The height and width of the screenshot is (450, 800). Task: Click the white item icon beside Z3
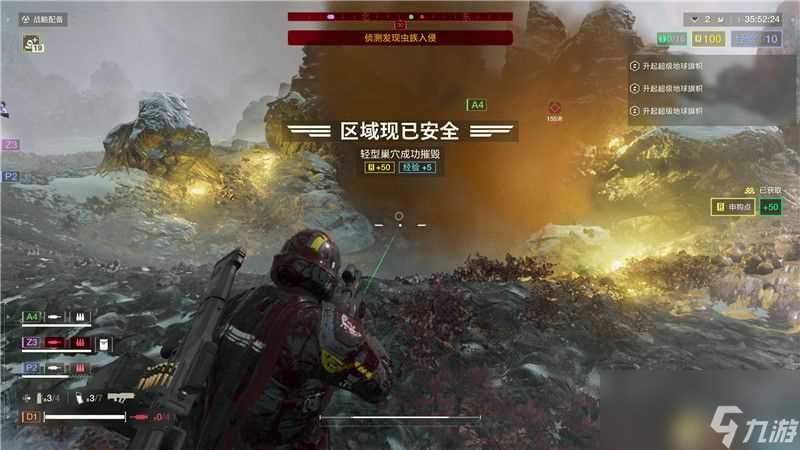pos(104,343)
